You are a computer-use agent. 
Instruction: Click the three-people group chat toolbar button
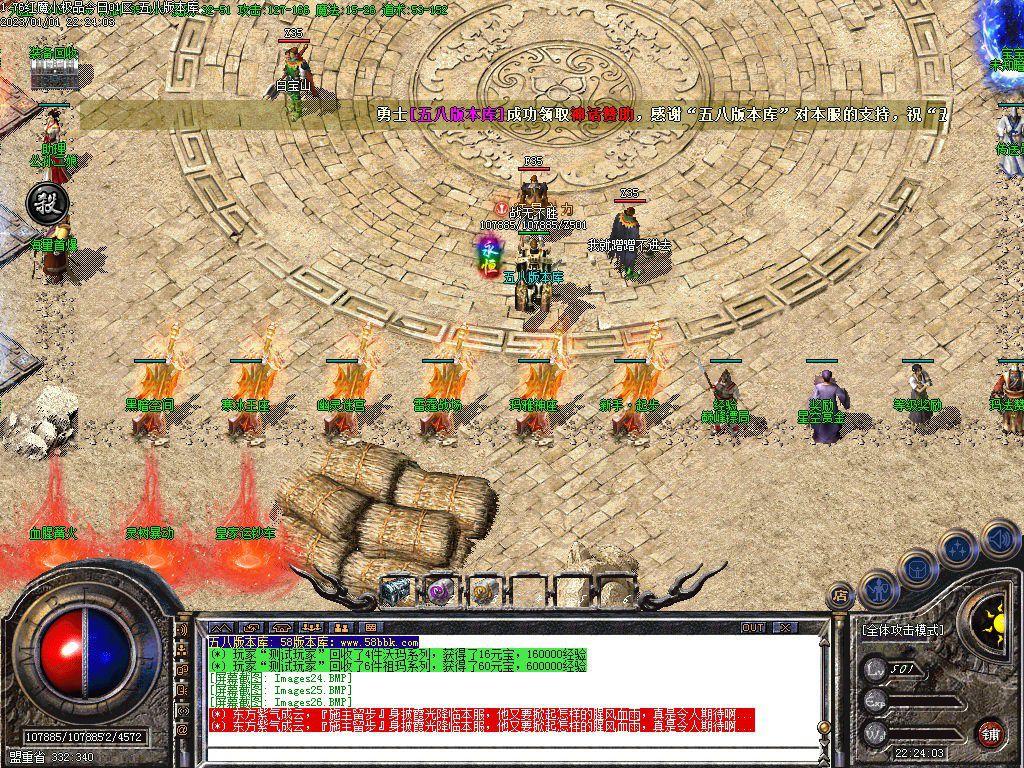click(312, 627)
